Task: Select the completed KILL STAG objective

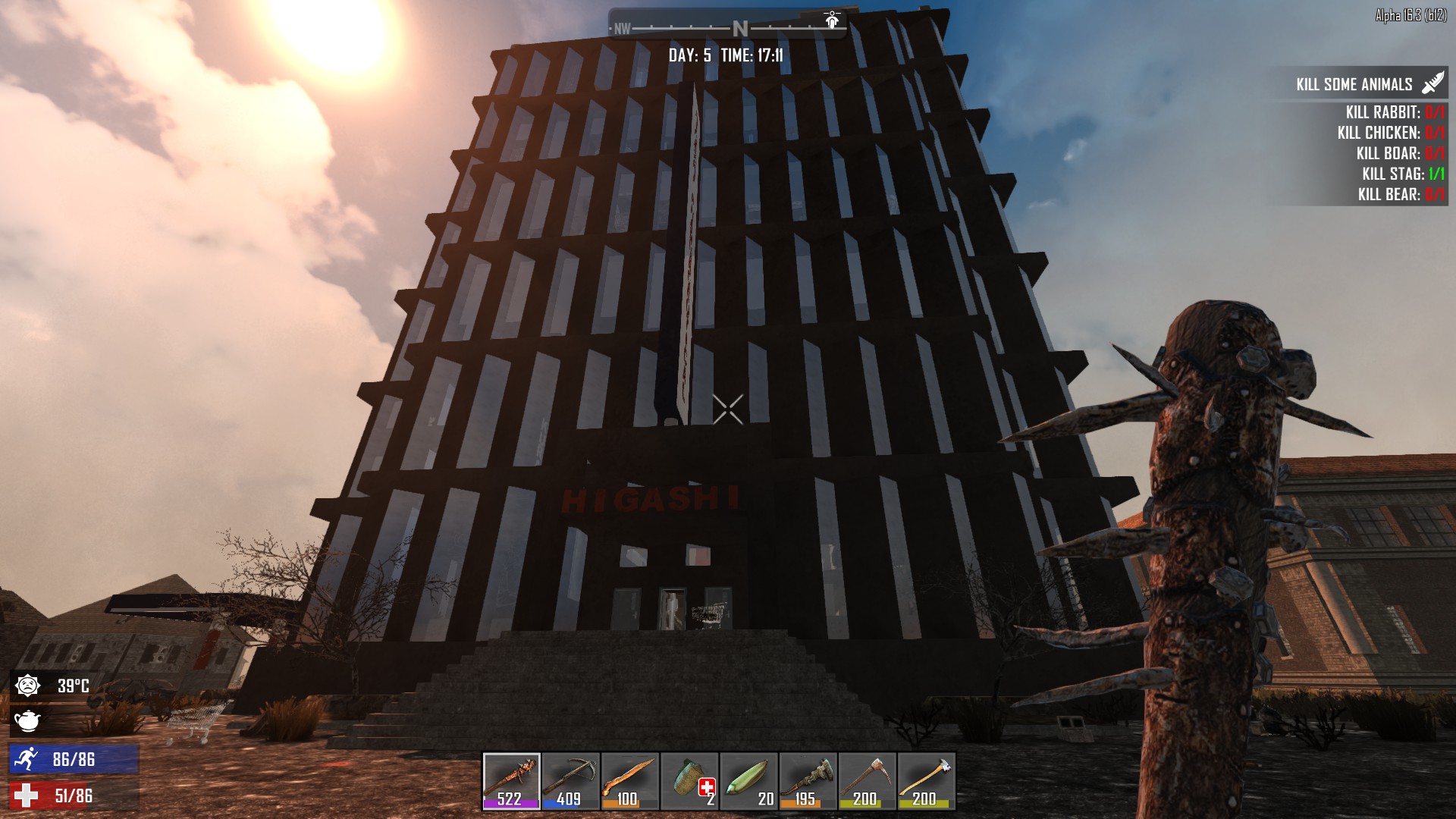Action: tap(1403, 174)
